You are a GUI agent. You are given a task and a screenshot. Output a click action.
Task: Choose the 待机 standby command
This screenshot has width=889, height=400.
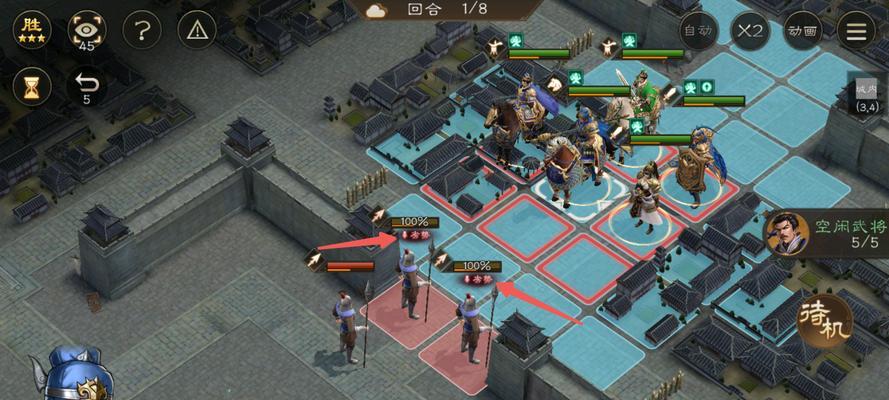(x=825, y=320)
